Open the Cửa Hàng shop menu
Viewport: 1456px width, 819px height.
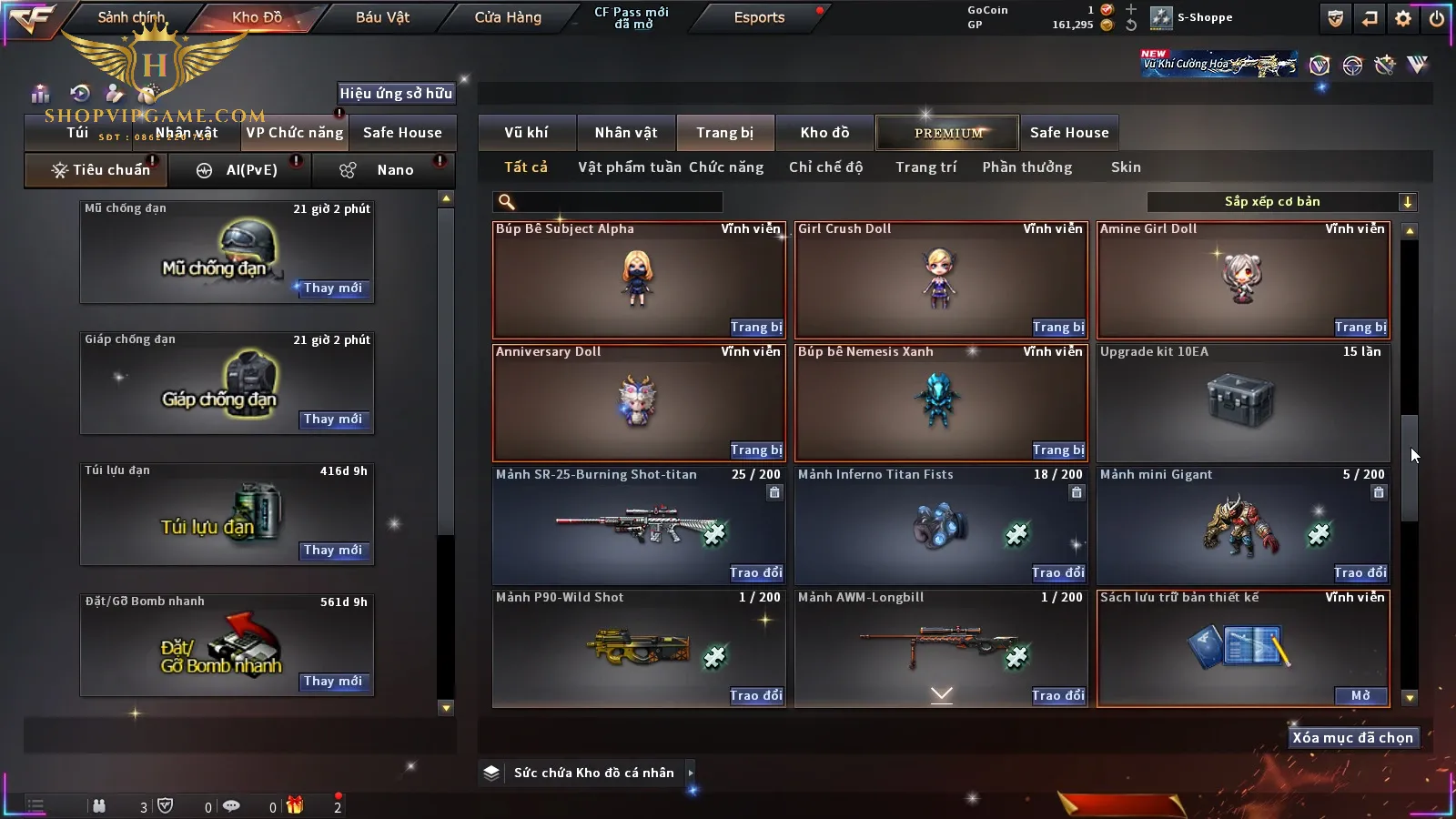click(508, 17)
